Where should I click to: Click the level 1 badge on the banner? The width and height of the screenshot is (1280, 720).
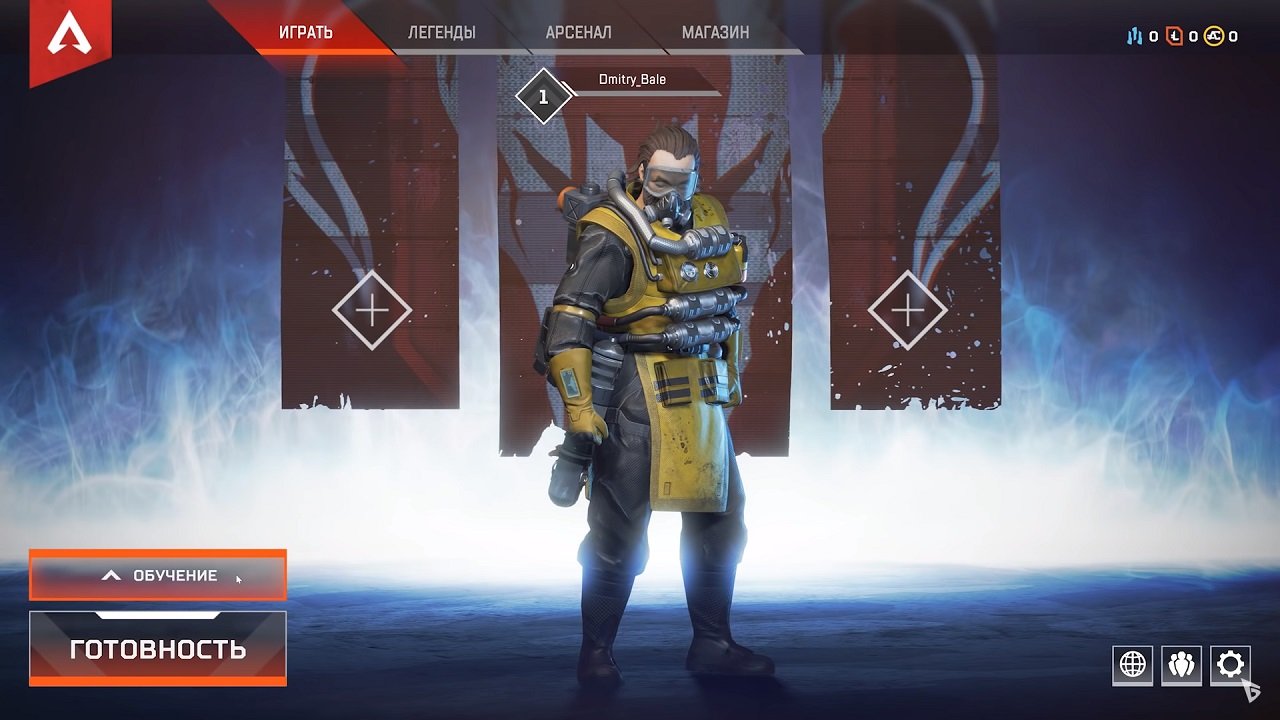pos(543,97)
